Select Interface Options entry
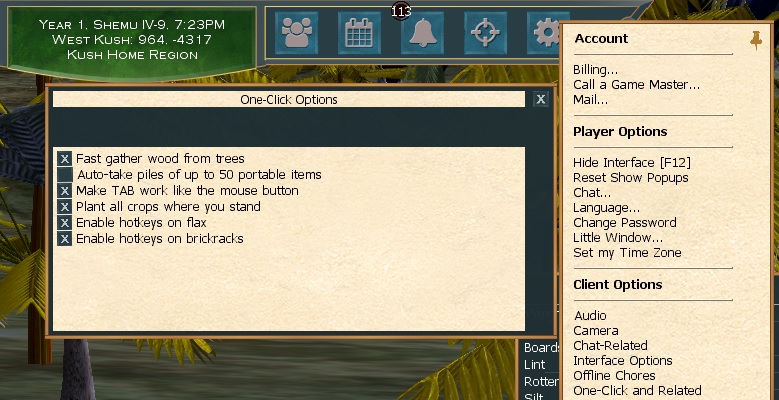This screenshot has width=779, height=400. [622, 360]
